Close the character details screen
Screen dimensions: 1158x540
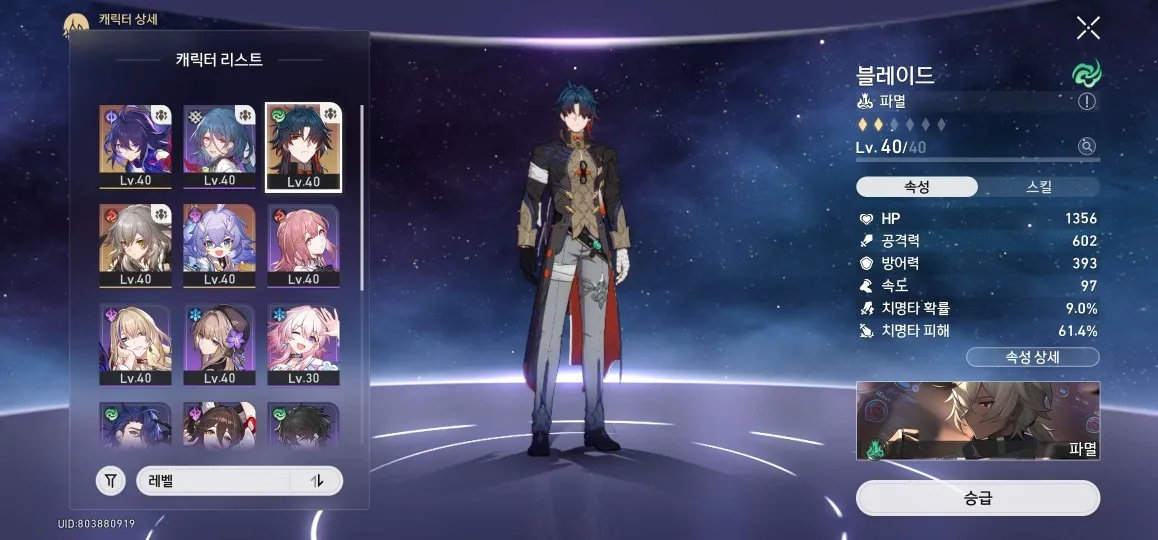pyautogui.click(x=1087, y=28)
